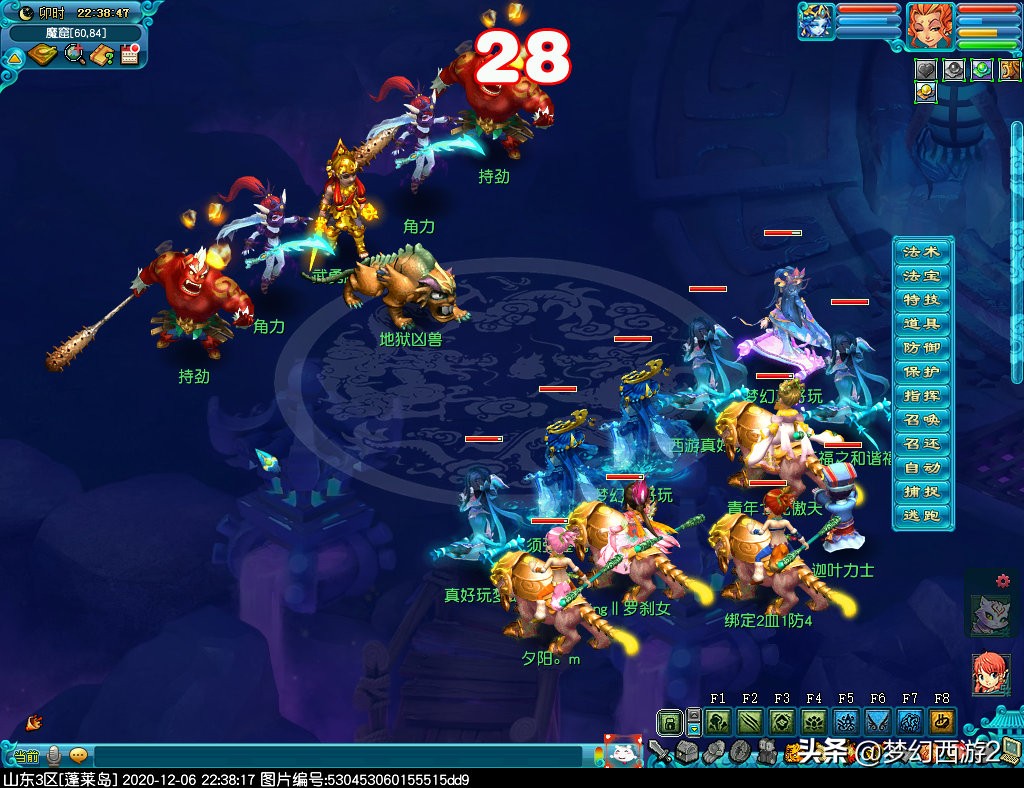Open the 法术 spell menu
This screenshot has width=1024, height=788.
pyautogui.click(x=922, y=252)
